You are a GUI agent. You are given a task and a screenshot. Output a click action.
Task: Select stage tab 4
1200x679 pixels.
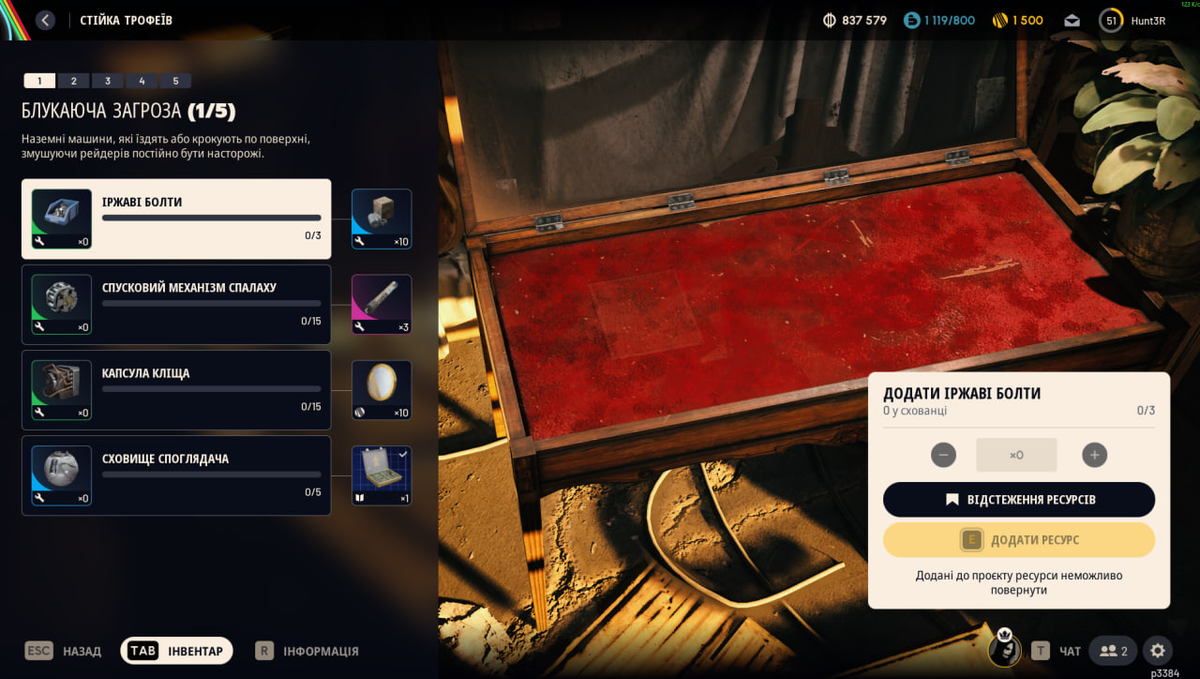coord(141,81)
